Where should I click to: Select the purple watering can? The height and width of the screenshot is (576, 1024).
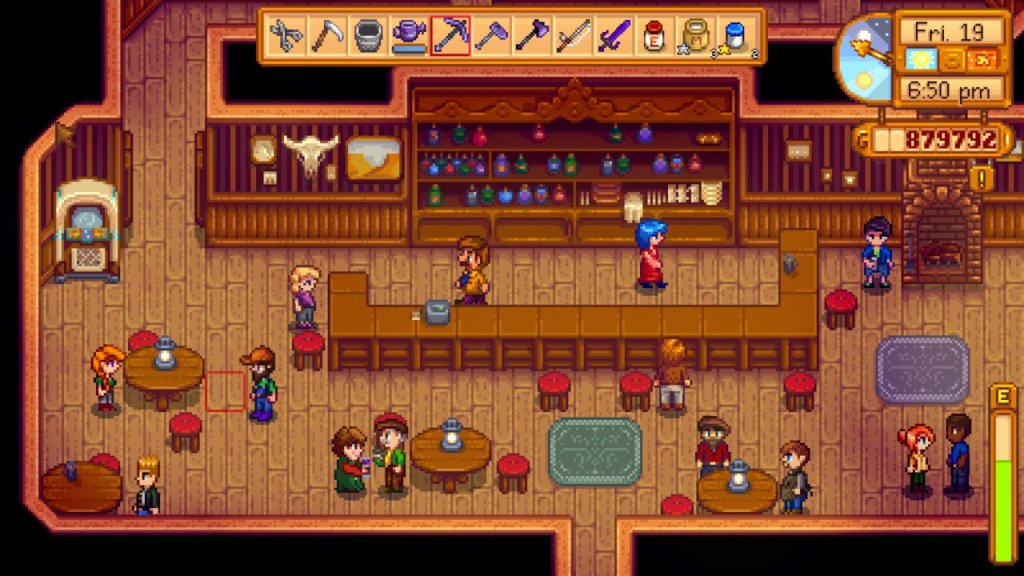click(409, 37)
